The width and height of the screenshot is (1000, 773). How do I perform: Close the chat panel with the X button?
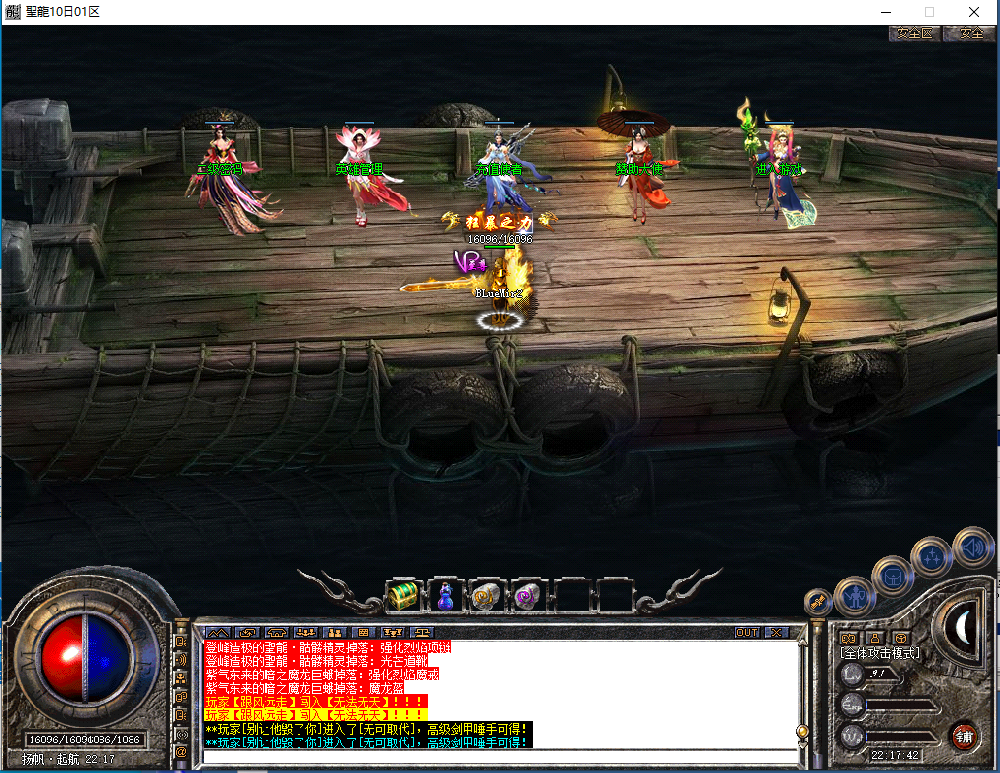(776, 633)
